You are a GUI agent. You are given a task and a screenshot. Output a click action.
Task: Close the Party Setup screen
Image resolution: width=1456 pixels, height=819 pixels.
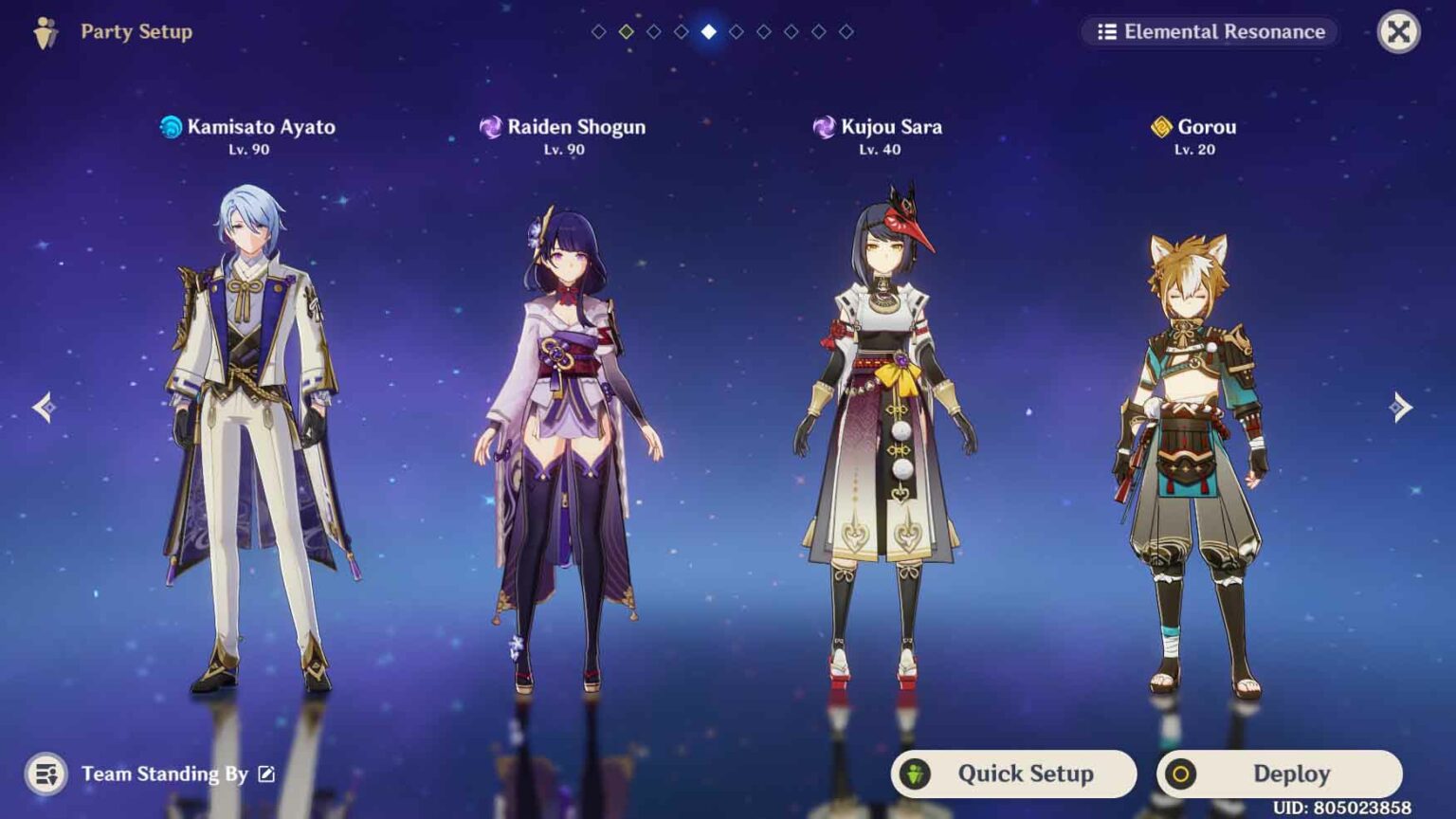click(1398, 32)
